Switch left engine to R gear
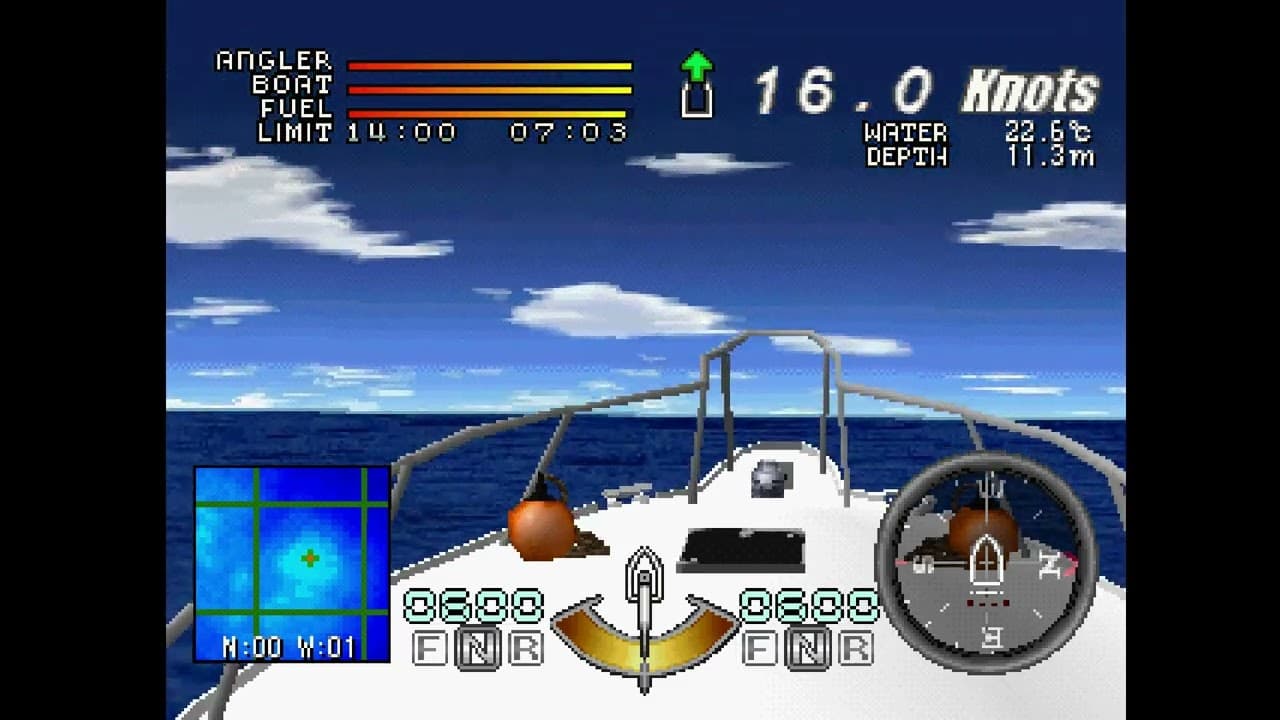1280x720 pixels. click(x=524, y=649)
